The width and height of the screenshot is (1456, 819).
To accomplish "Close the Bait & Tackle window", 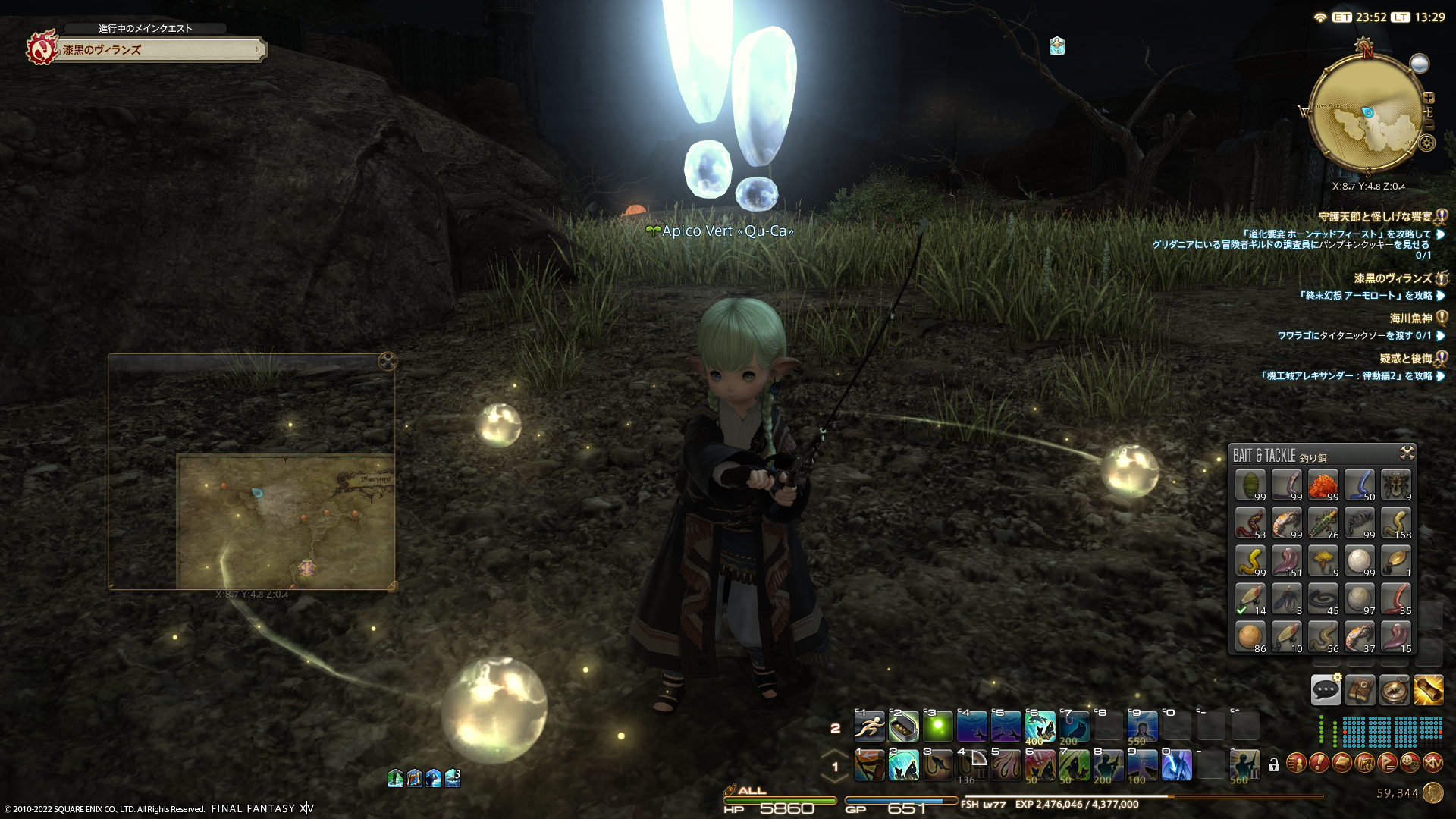I will click(x=1407, y=453).
